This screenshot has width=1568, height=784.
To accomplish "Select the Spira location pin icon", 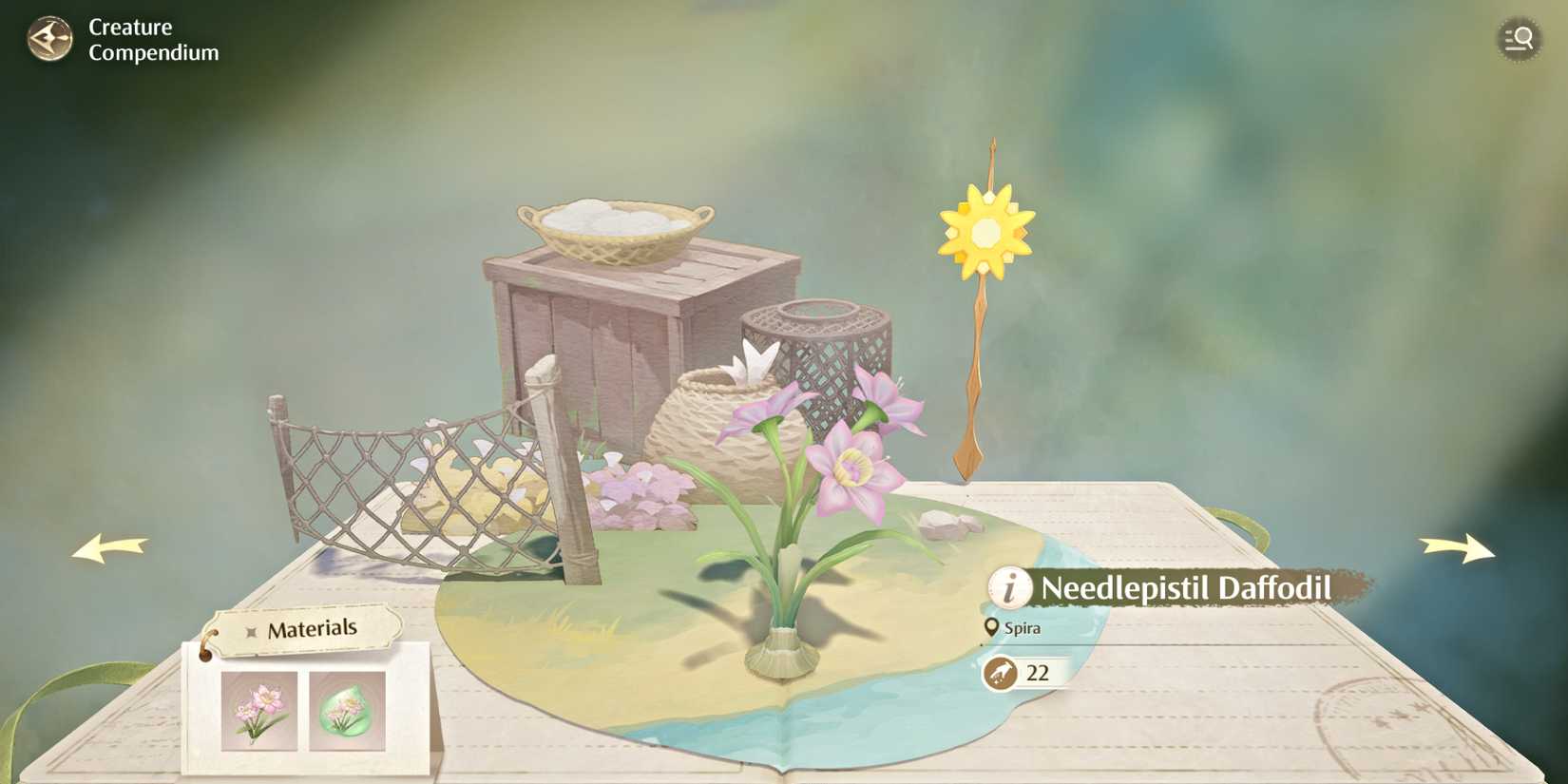I will click(x=991, y=627).
